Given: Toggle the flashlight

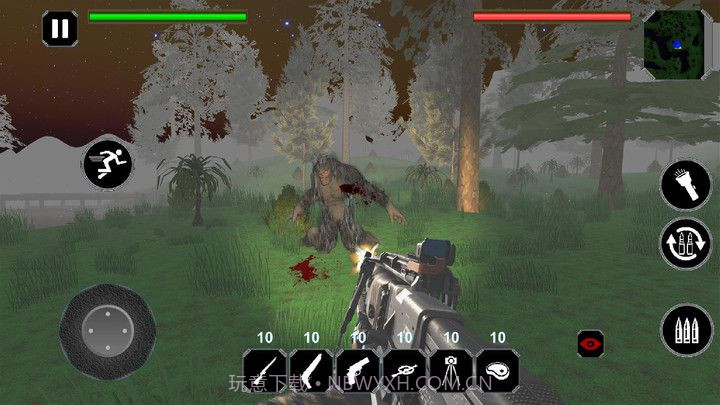Looking at the screenshot, I should [685, 186].
